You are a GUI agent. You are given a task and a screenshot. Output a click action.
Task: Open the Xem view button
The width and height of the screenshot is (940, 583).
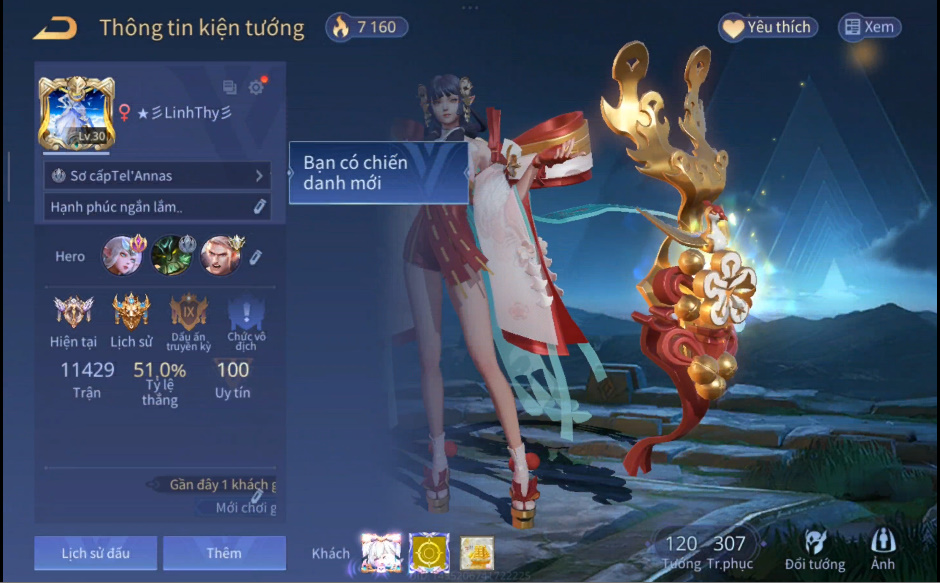click(x=869, y=27)
